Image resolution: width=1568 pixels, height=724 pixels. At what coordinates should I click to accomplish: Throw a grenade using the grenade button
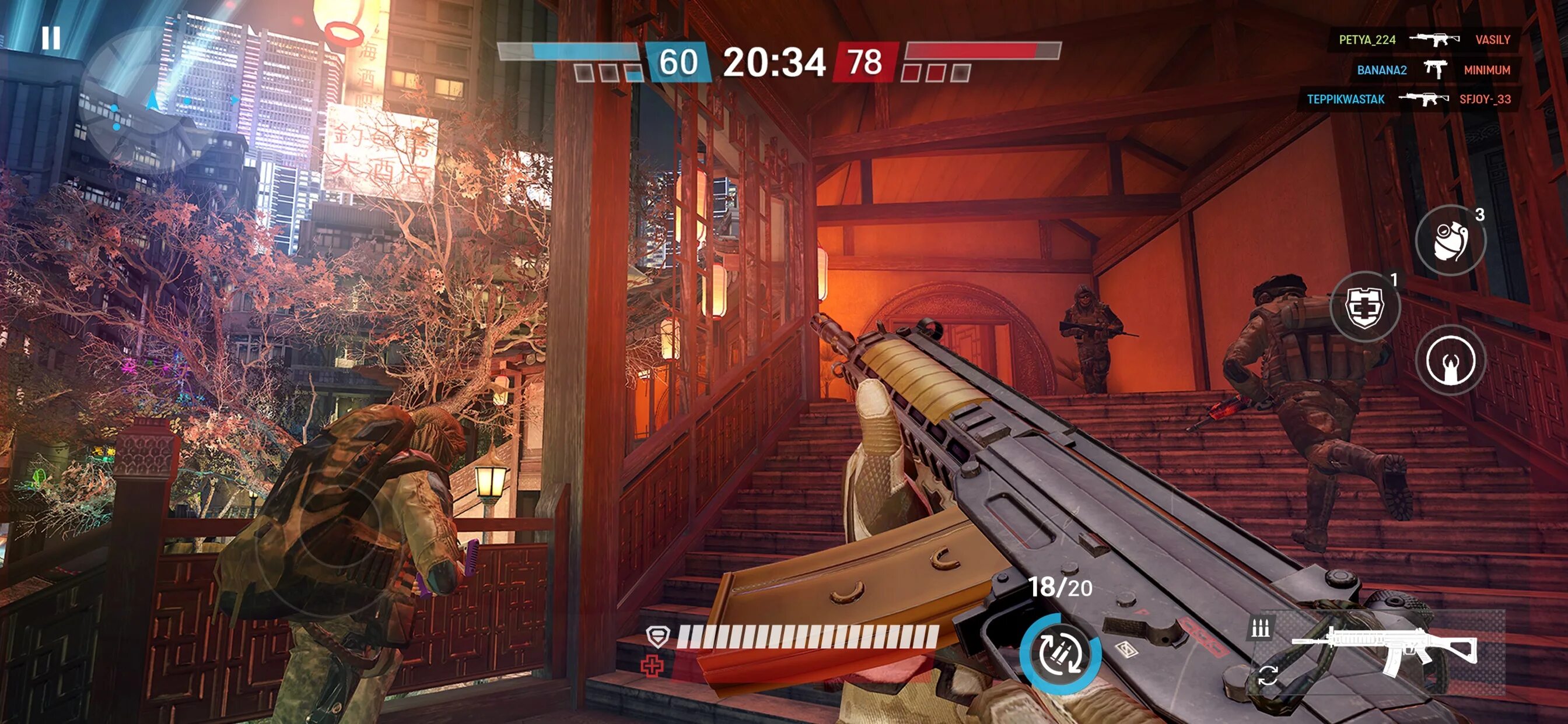click(1450, 241)
